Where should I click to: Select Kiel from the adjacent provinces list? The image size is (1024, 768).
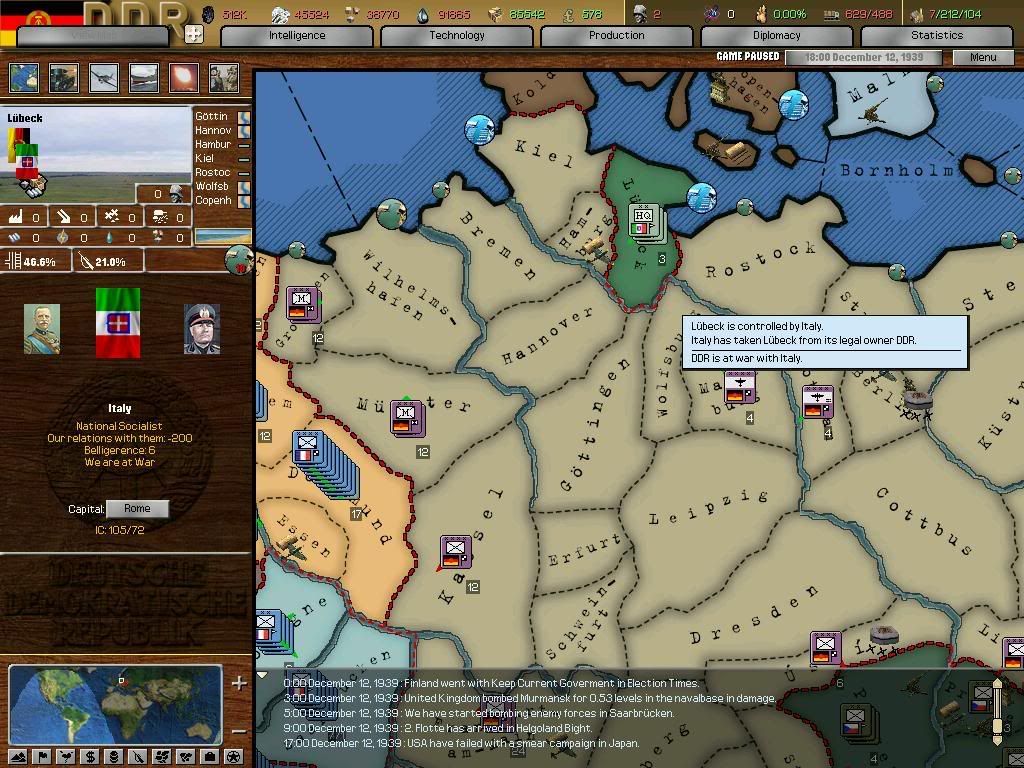click(205, 159)
